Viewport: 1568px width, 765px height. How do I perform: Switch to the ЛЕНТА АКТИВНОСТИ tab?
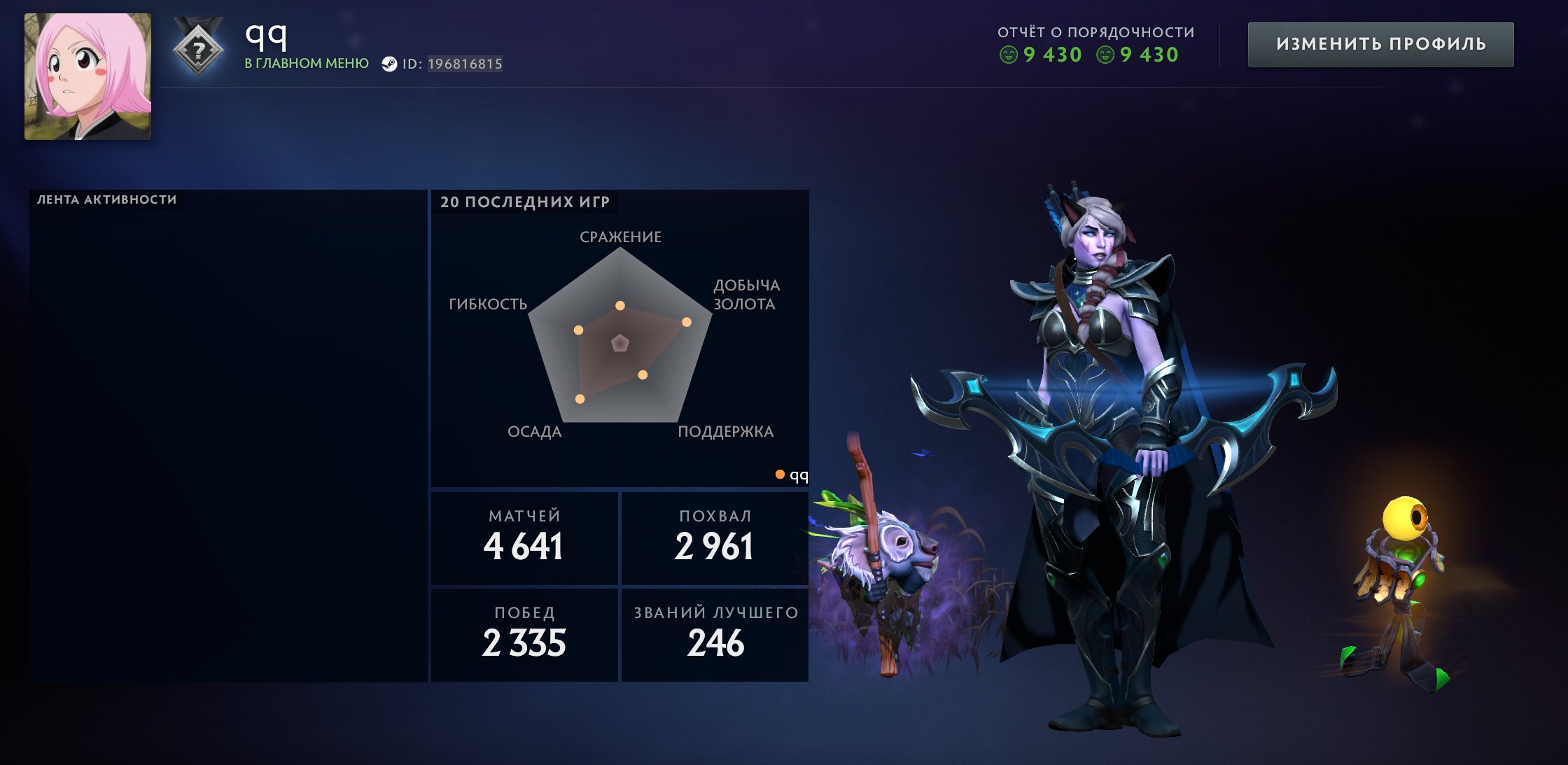tap(106, 197)
